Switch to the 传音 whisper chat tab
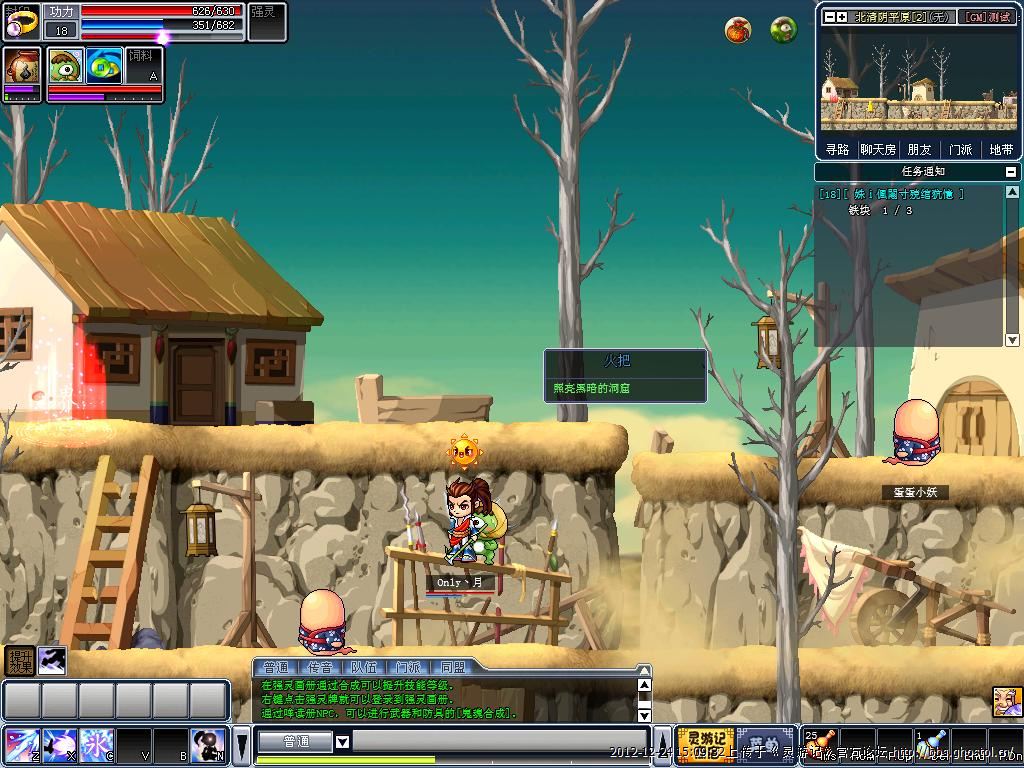1024x768 pixels. (x=319, y=667)
